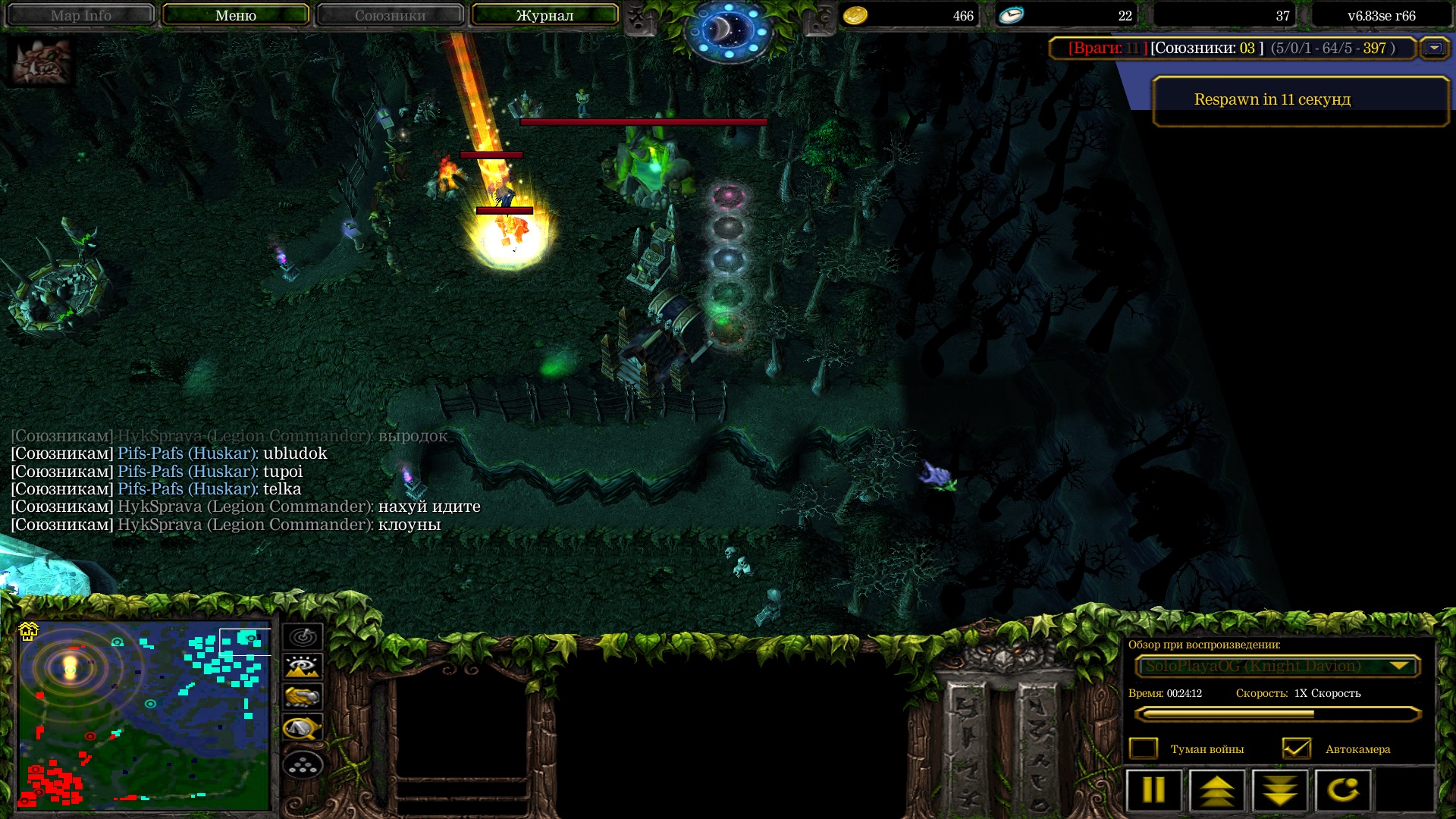1456x819 pixels.
Task: Uncheck the Автокамера checkbox
Action: pos(1296,748)
